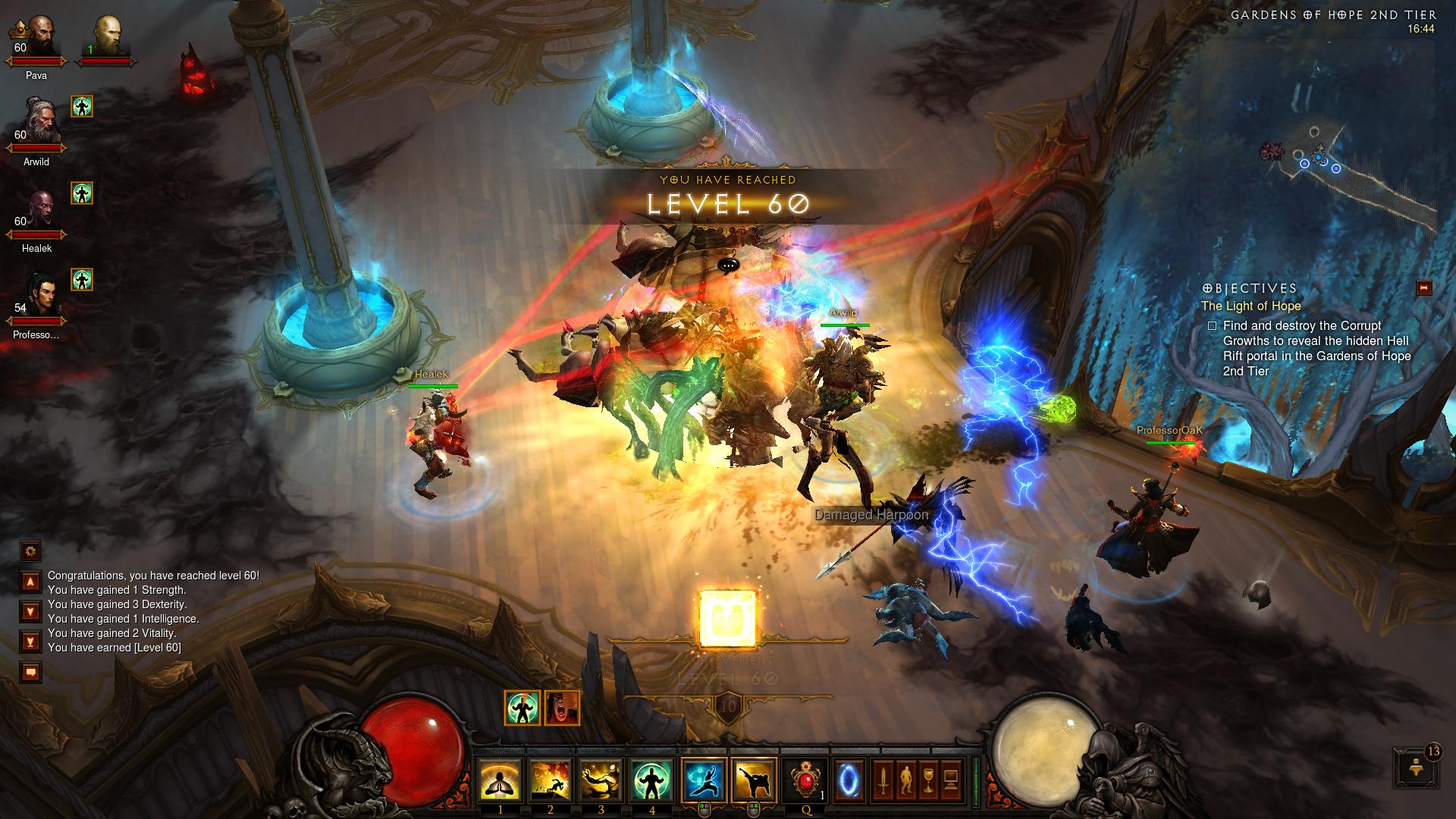1456x819 pixels.
Task: Open the character inventory figure icon
Action: click(x=905, y=780)
